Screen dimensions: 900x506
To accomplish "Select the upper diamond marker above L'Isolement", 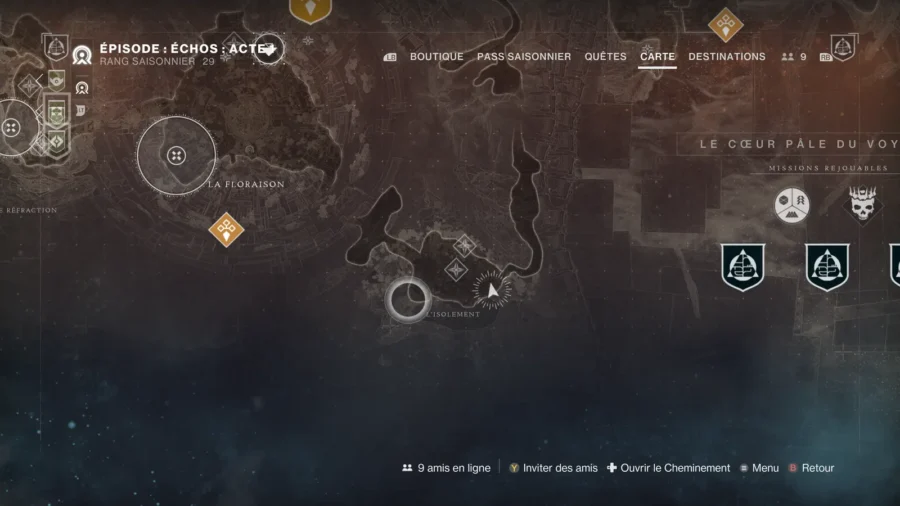I will pyautogui.click(x=464, y=245).
